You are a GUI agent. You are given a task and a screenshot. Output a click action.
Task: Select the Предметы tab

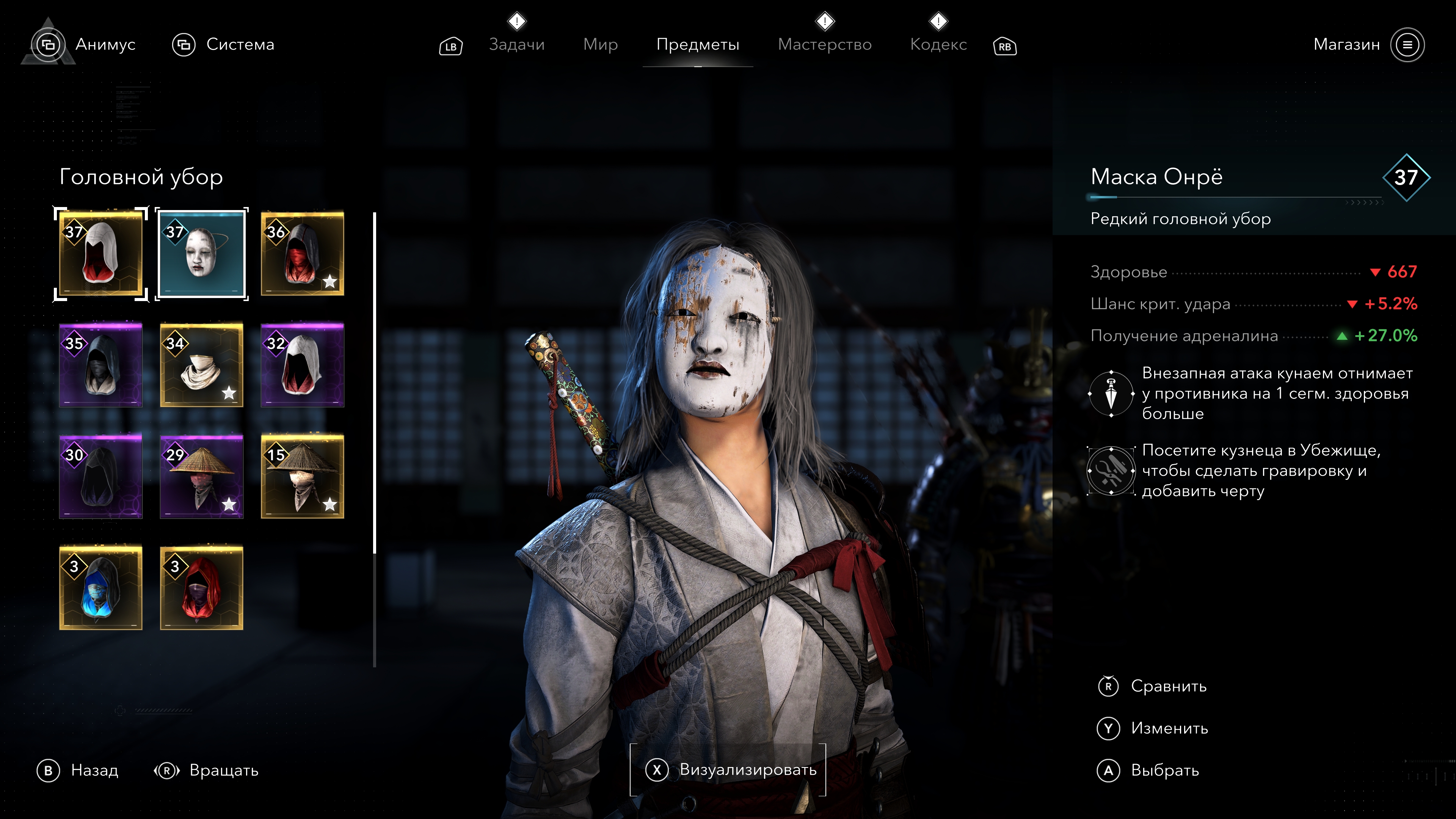[698, 44]
